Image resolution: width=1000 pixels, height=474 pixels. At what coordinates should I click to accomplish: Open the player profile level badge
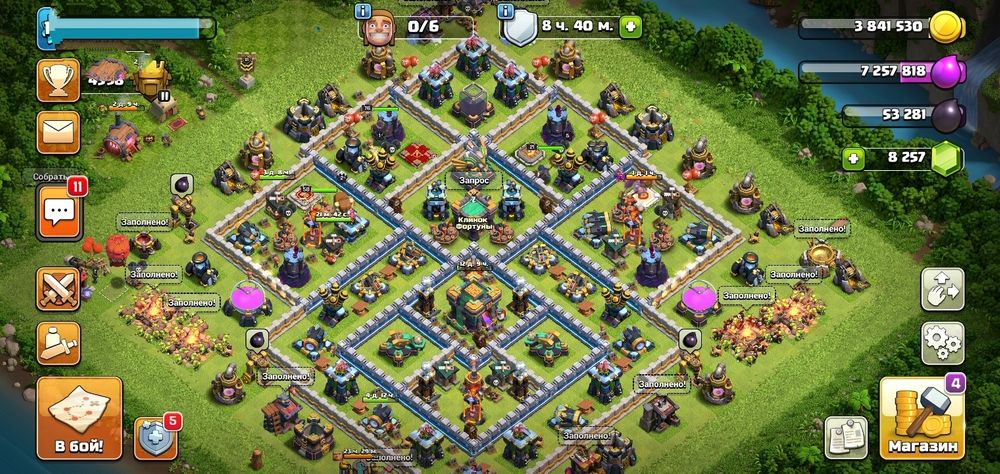(45, 28)
